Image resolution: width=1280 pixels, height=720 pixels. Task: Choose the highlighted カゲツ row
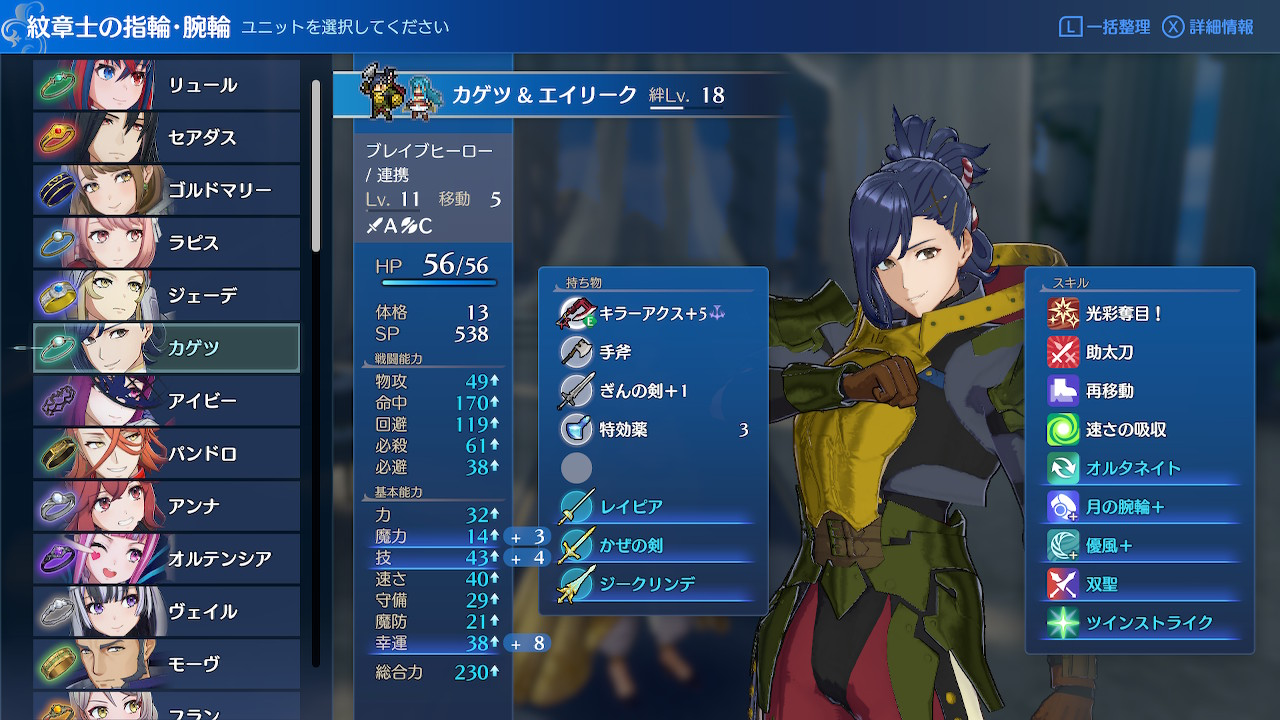point(167,348)
